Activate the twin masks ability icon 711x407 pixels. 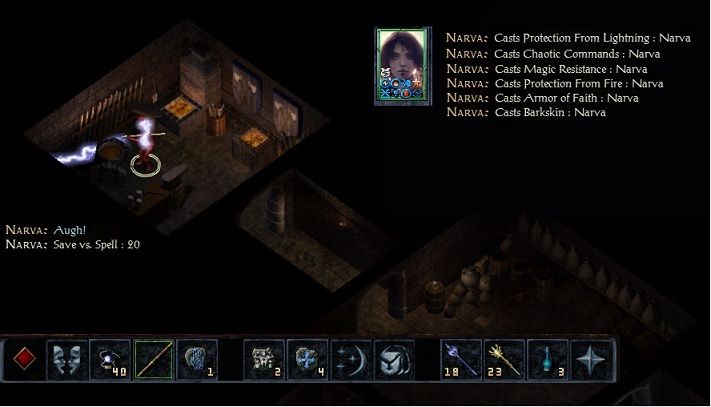coord(68,360)
